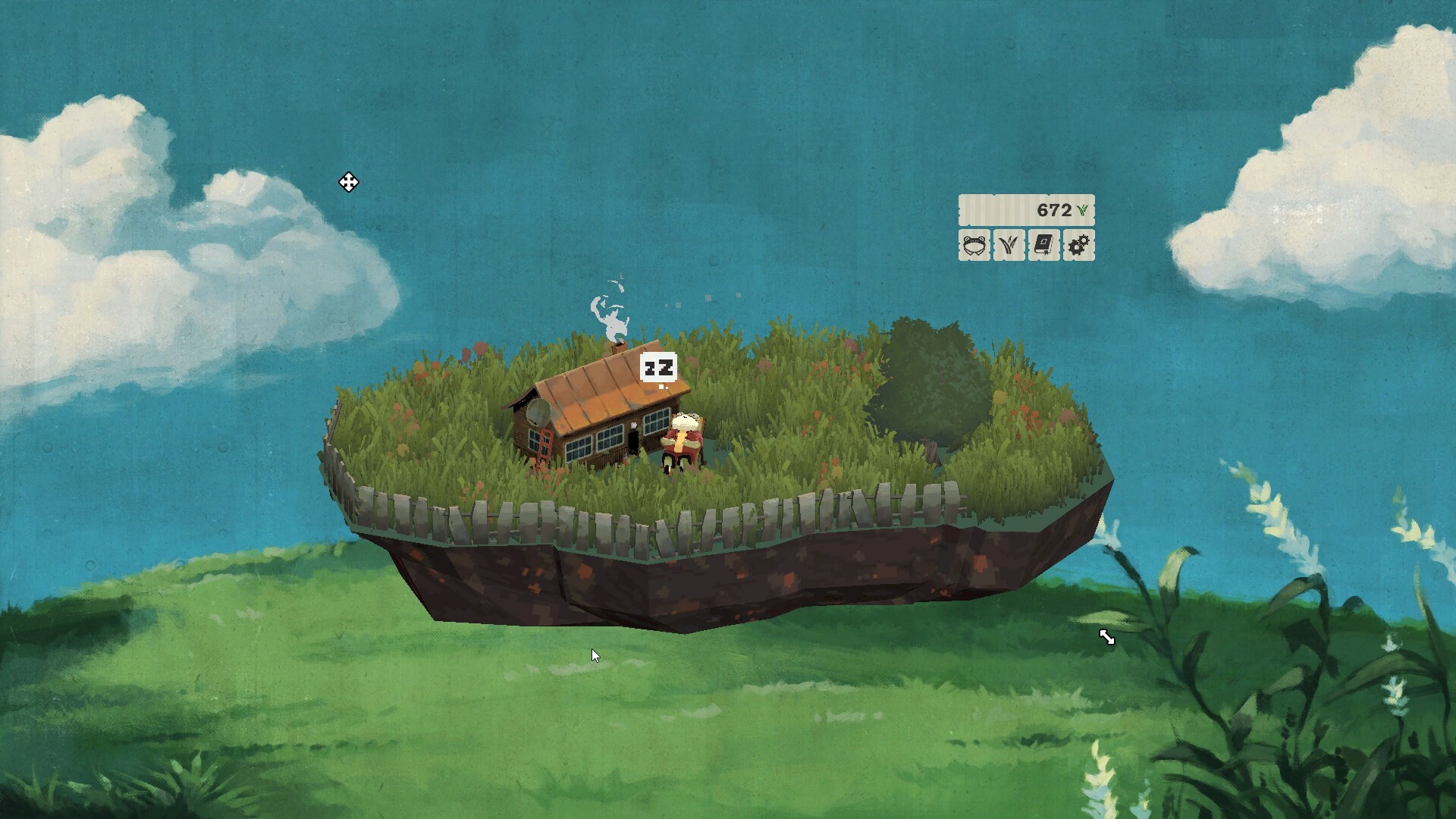Click the smoking chimney on the roof
1456x819 pixels.
[620, 349]
